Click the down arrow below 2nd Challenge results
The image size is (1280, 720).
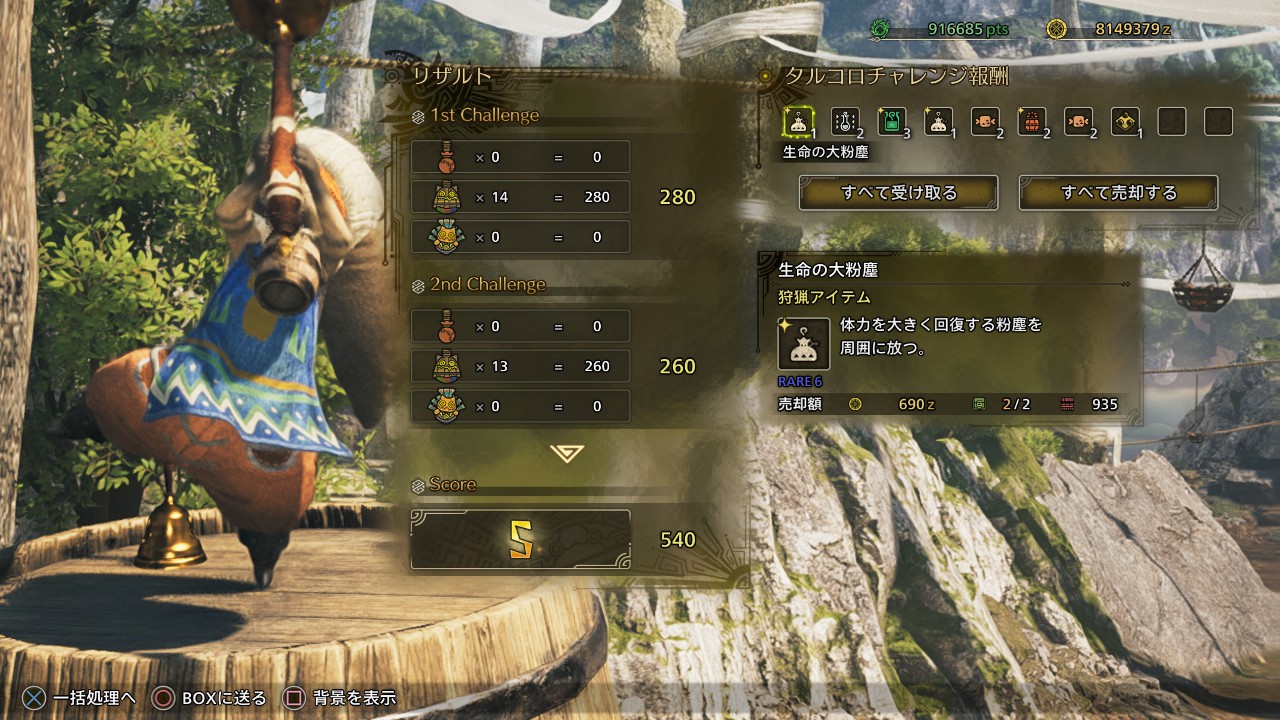(x=567, y=453)
